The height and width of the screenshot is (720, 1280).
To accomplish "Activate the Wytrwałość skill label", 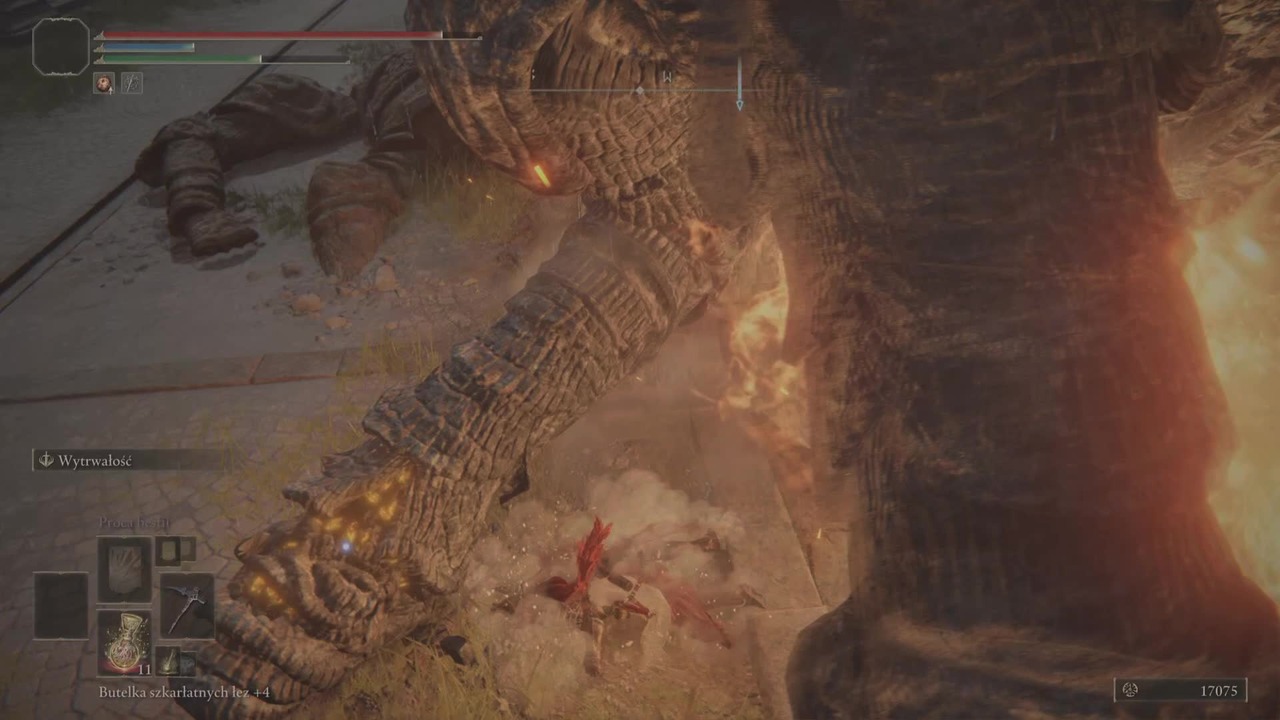I will pyautogui.click(x=95, y=461).
